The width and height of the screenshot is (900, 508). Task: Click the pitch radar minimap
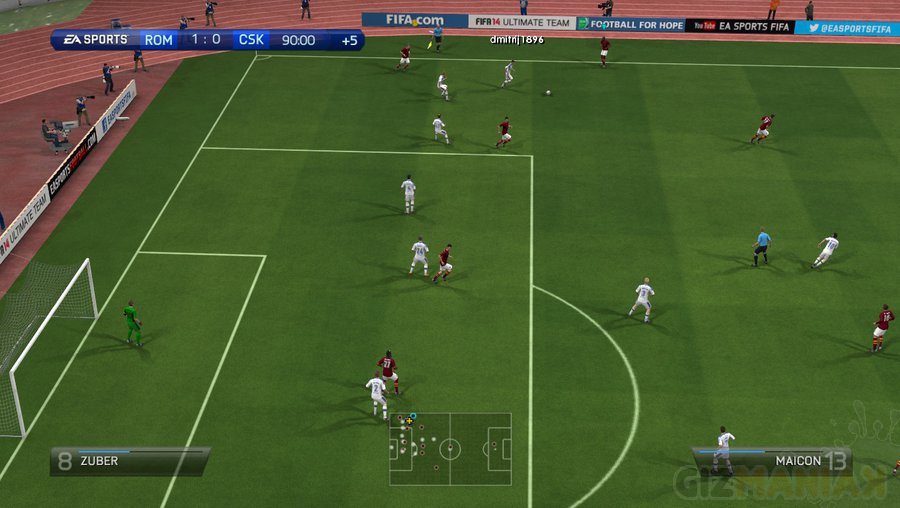(x=450, y=448)
